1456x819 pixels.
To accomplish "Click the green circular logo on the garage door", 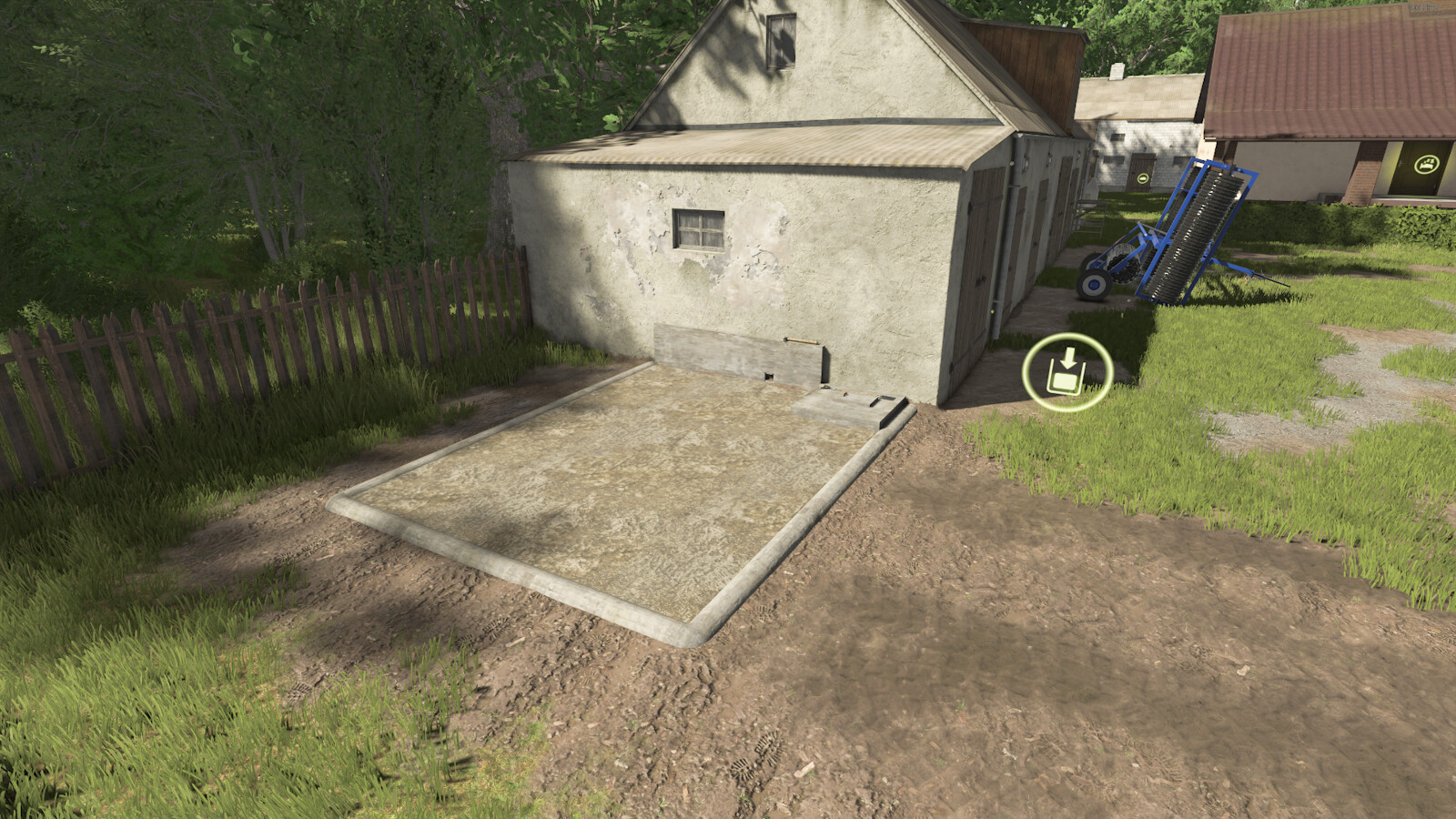I will click(1144, 178).
